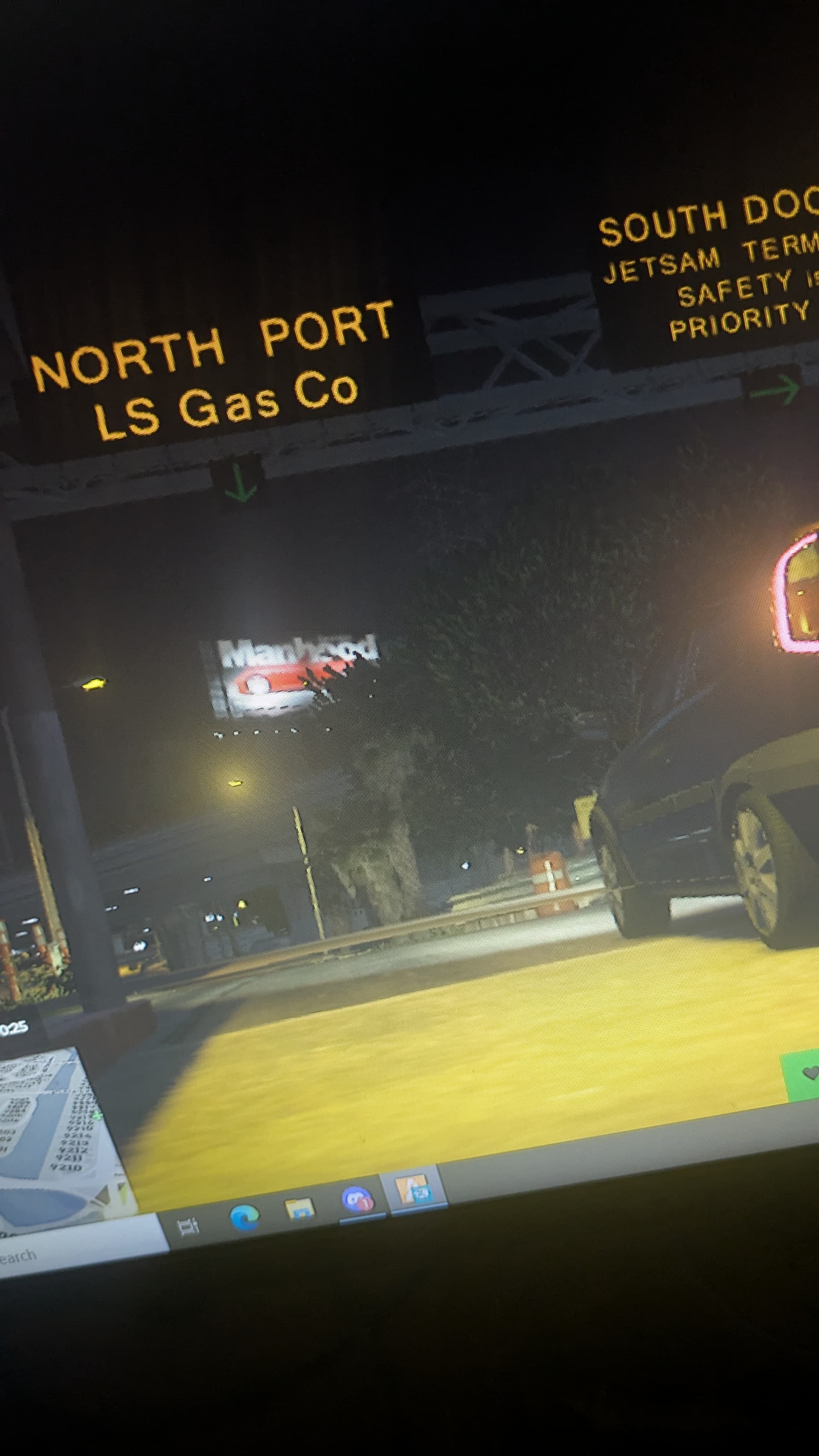Click the SOUTH DOCK JETSAM terminal sign
The width and height of the screenshot is (819, 1456).
[x=706, y=266]
